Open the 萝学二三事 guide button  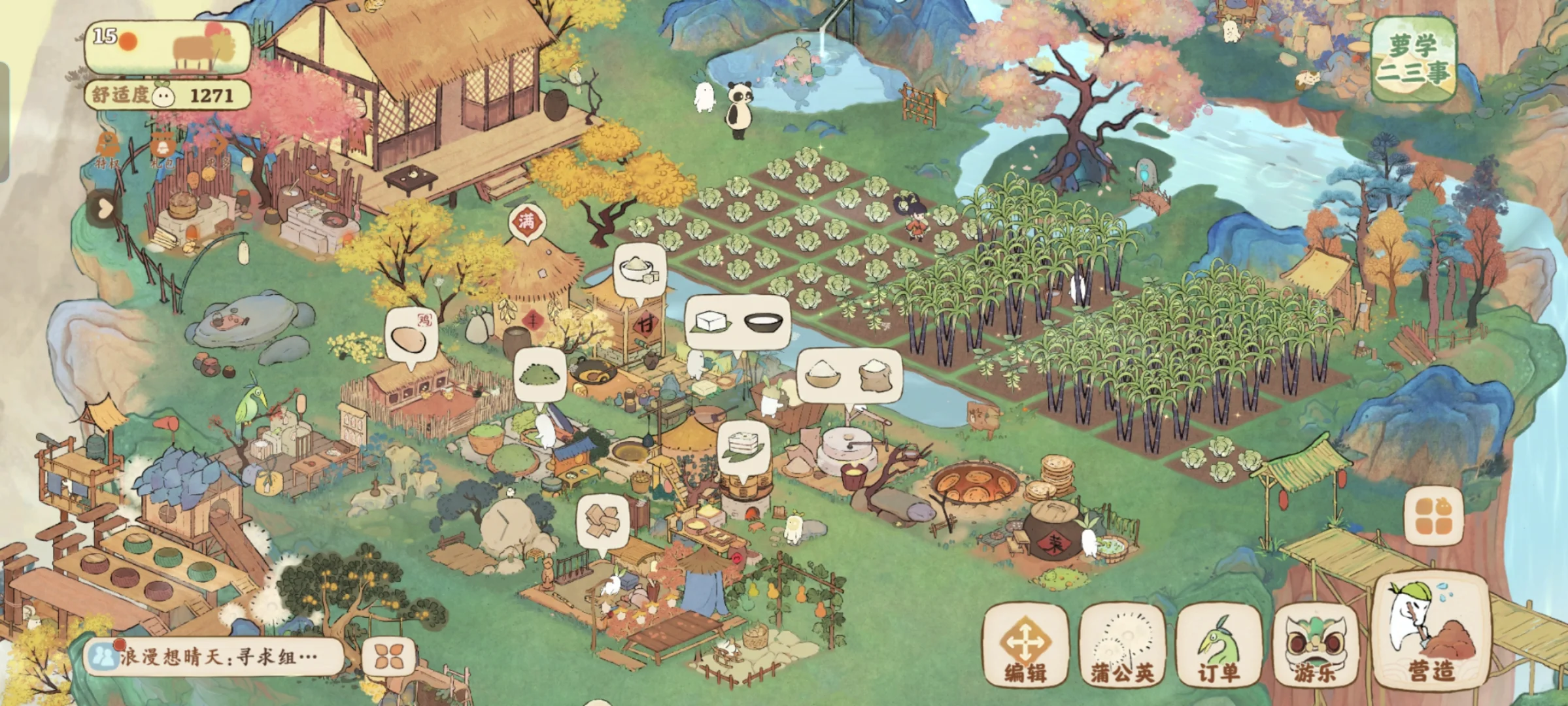[x=1413, y=60]
